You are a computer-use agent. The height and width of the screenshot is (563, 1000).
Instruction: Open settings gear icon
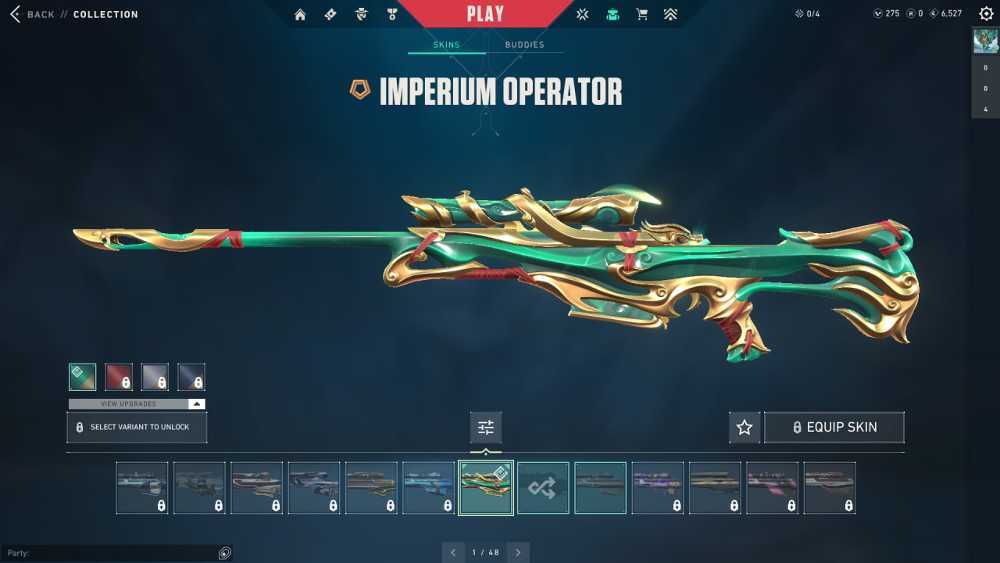coord(986,14)
